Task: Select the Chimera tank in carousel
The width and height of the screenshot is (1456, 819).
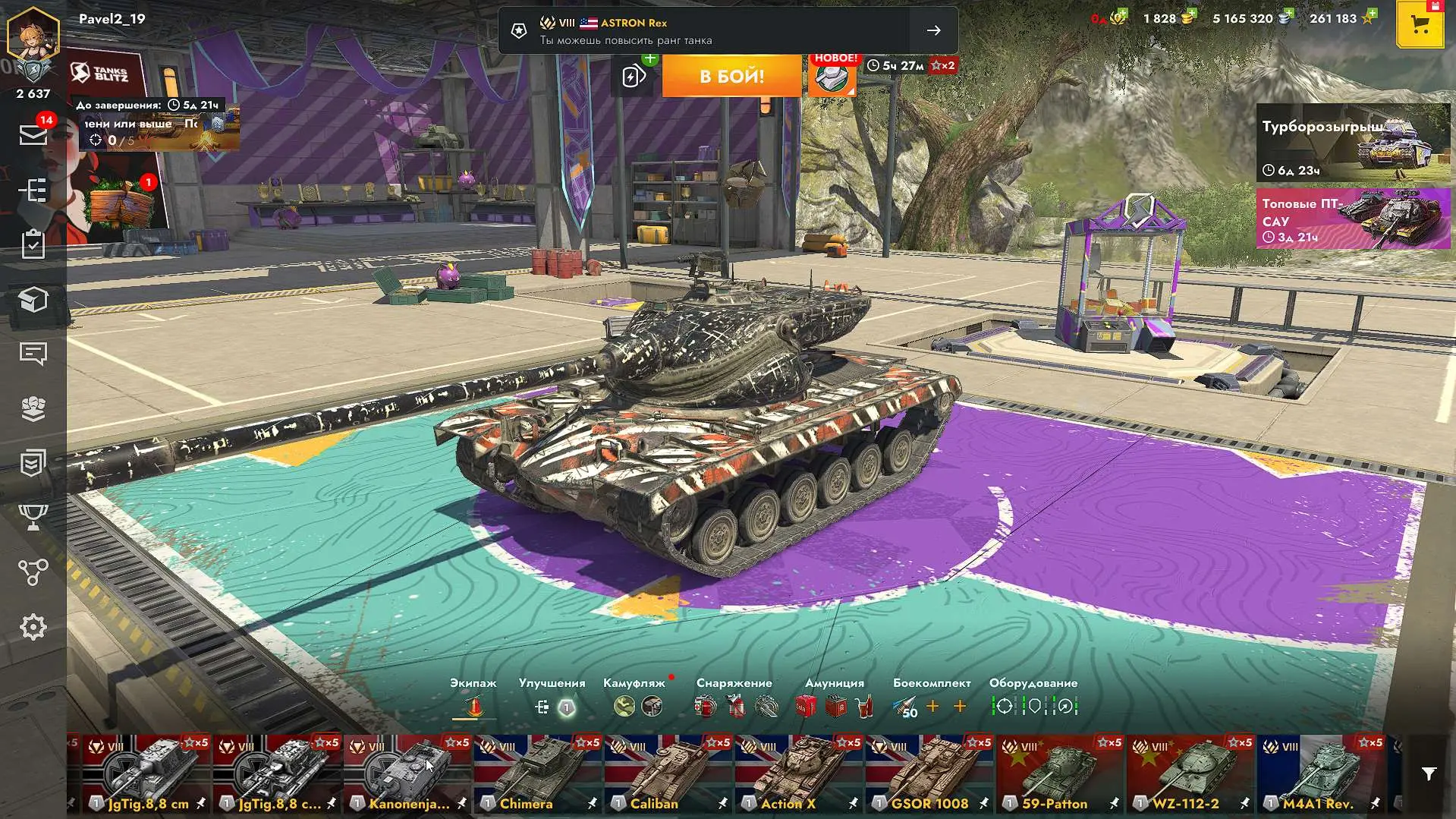Action: pos(538,773)
